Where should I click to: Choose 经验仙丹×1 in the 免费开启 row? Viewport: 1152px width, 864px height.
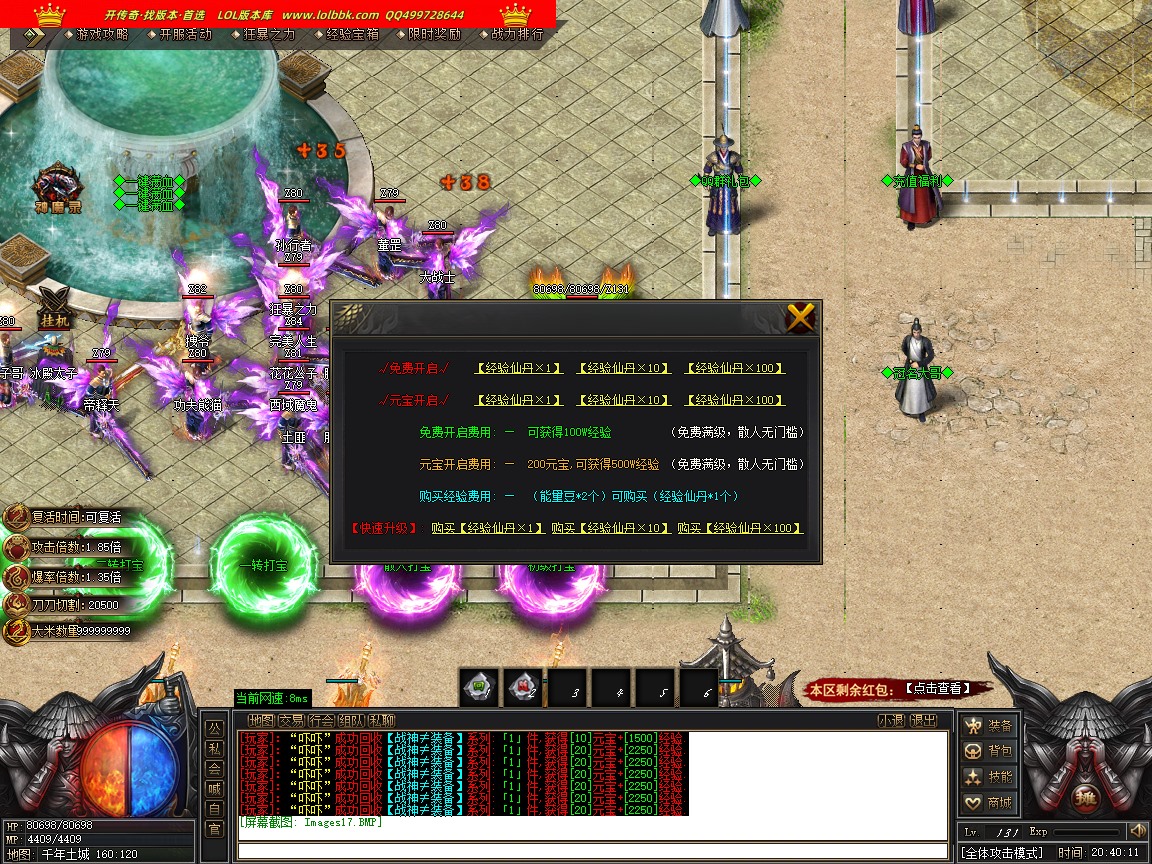pyautogui.click(x=519, y=368)
